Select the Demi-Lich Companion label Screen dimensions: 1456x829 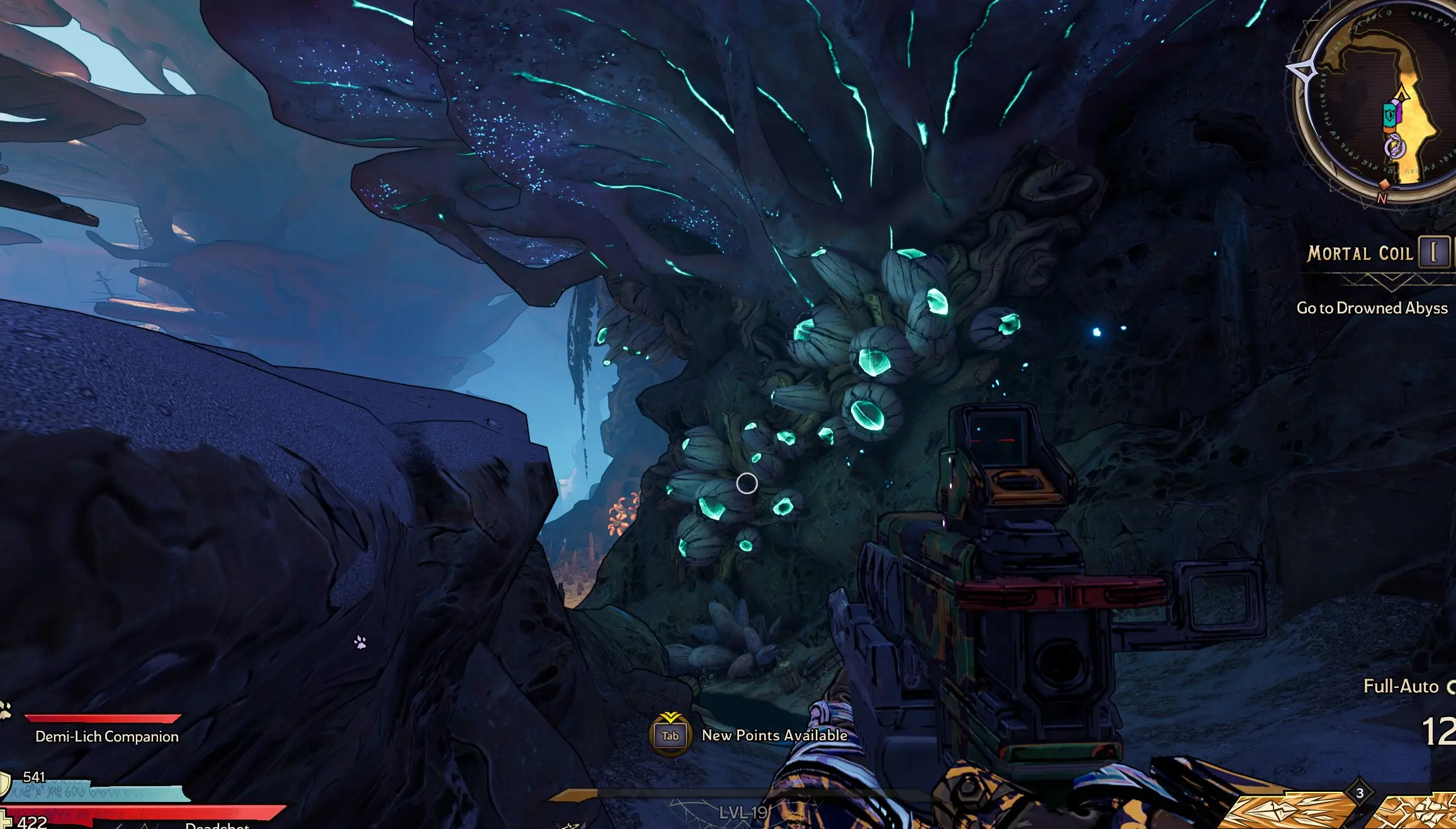(107, 736)
